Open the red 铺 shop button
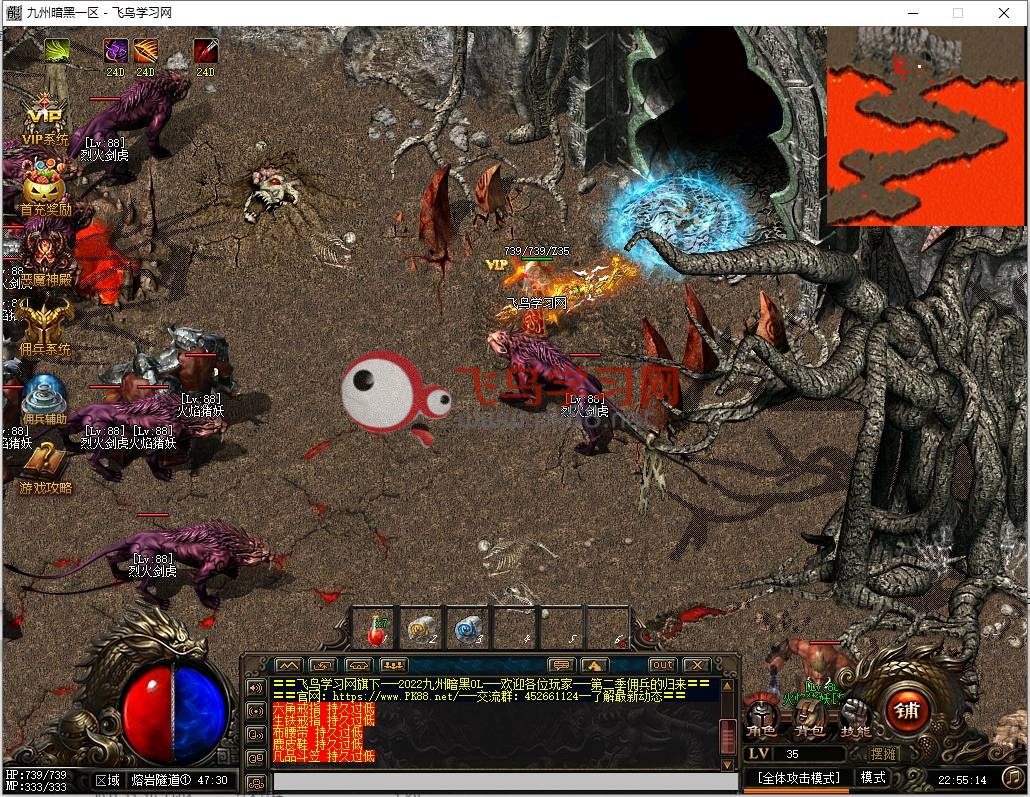Viewport: 1030px width, 797px height. point(907,711)
